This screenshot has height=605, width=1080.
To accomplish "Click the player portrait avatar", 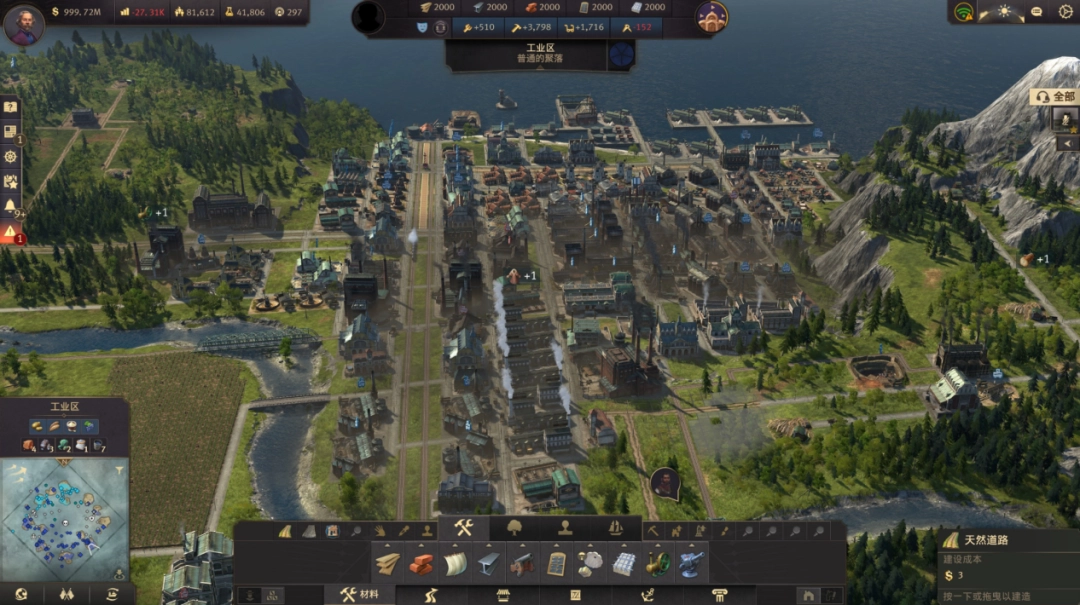I will [24, 25].
